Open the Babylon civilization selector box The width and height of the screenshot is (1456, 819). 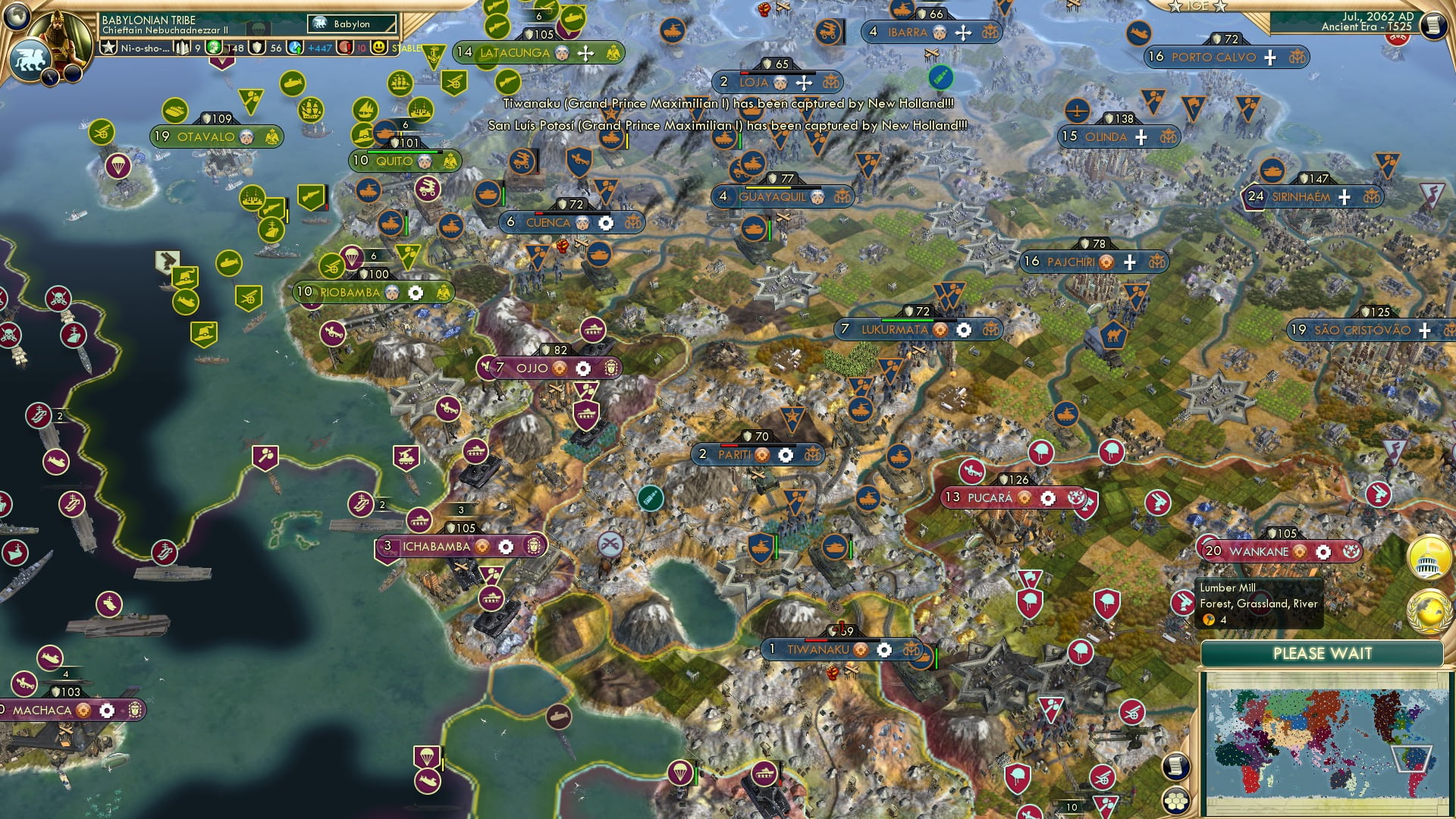pyautogui.click(x=350, y=24)
